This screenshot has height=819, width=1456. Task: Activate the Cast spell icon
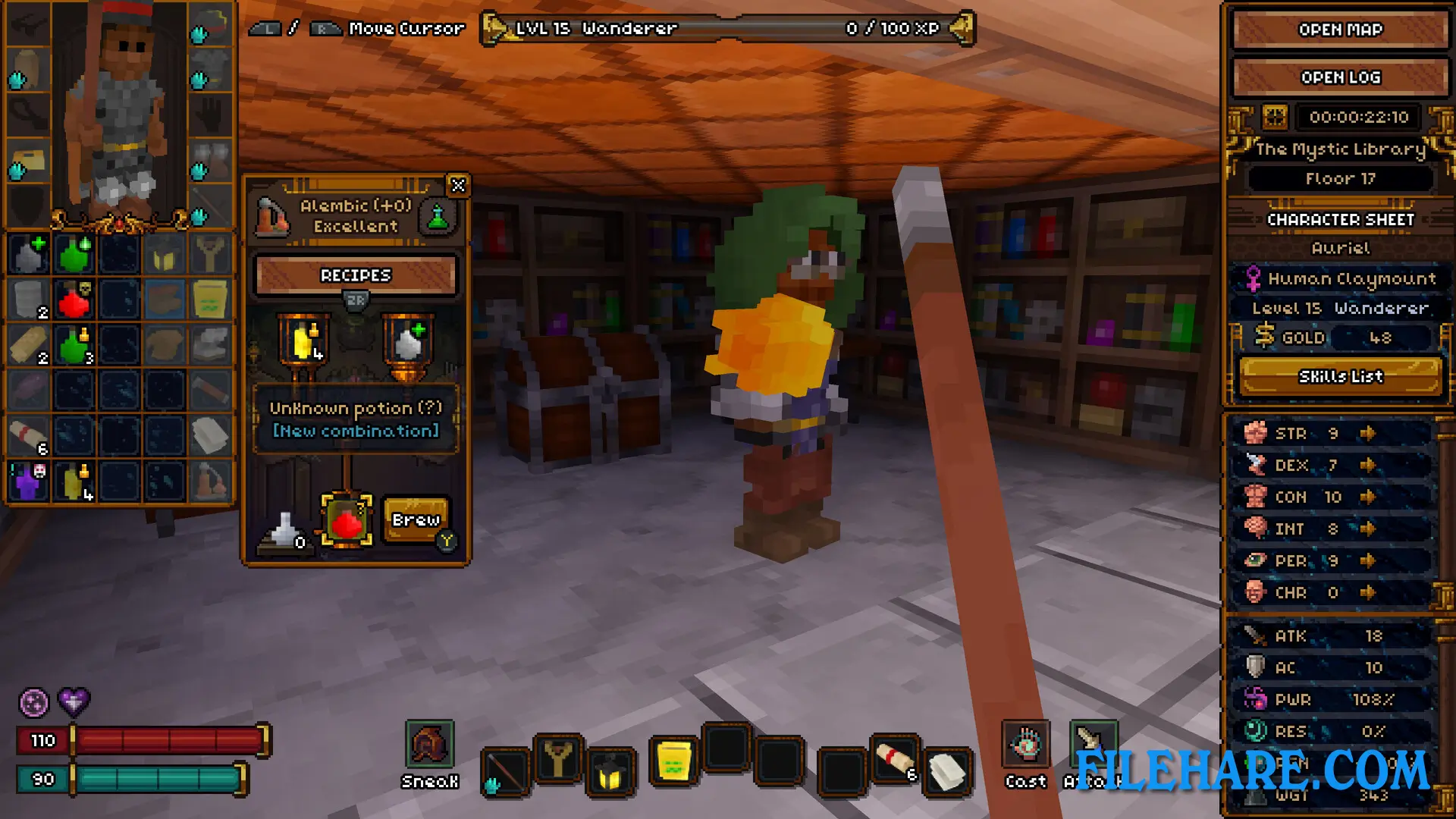[1025, 745]
